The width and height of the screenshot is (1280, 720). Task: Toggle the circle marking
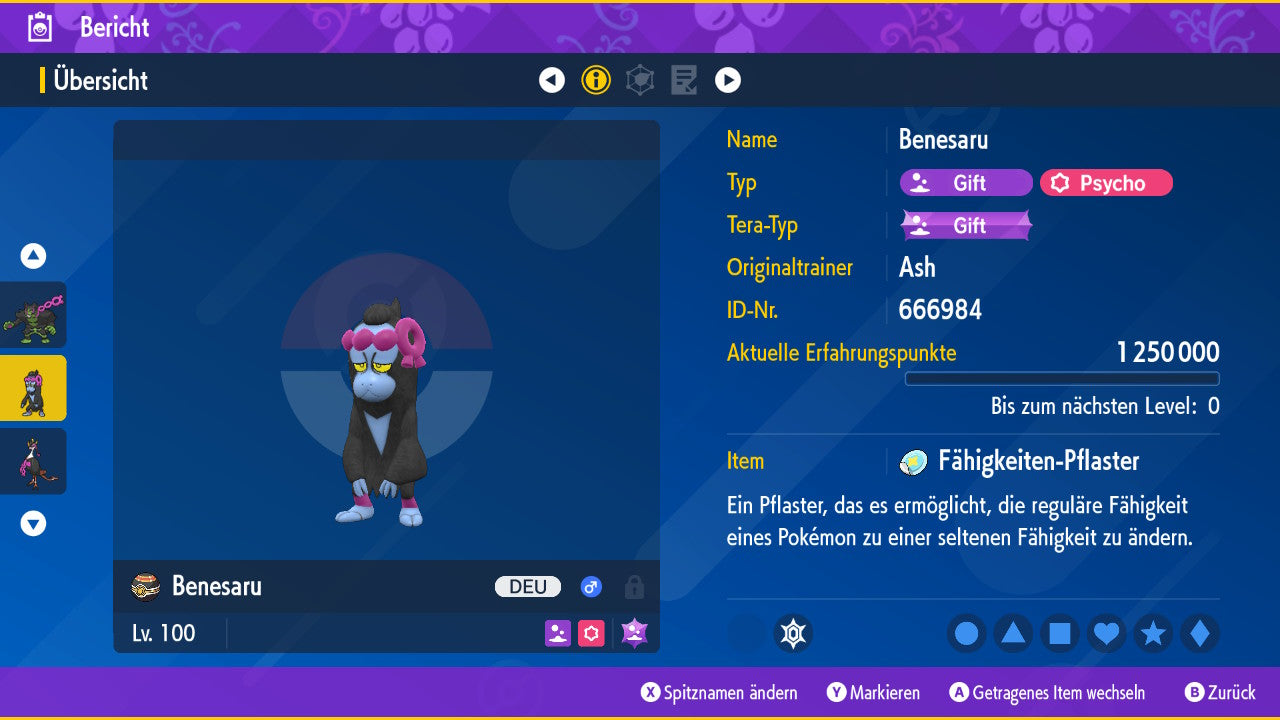coord(966,633)
